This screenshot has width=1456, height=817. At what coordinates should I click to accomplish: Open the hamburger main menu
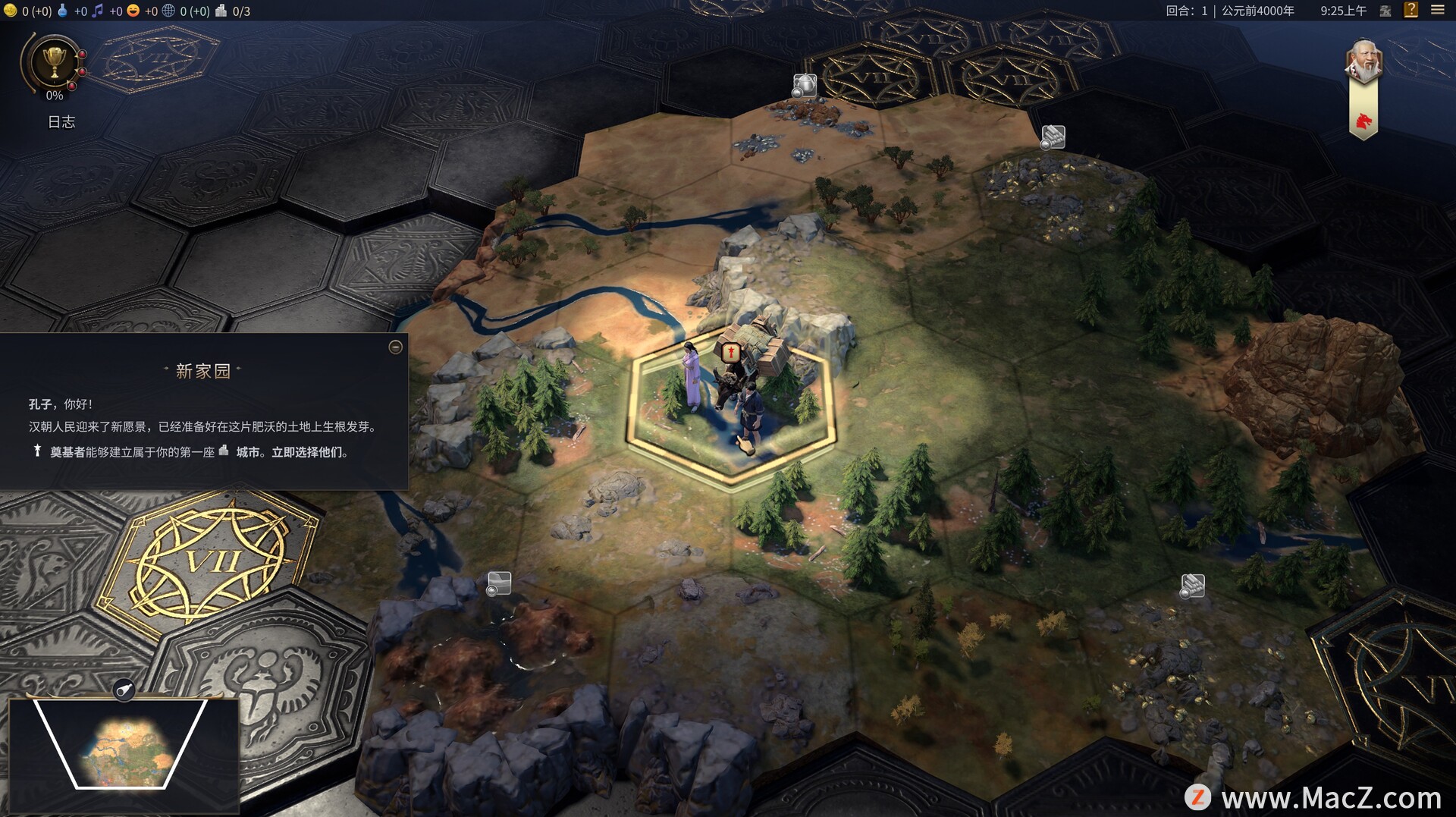[1437, 10]
